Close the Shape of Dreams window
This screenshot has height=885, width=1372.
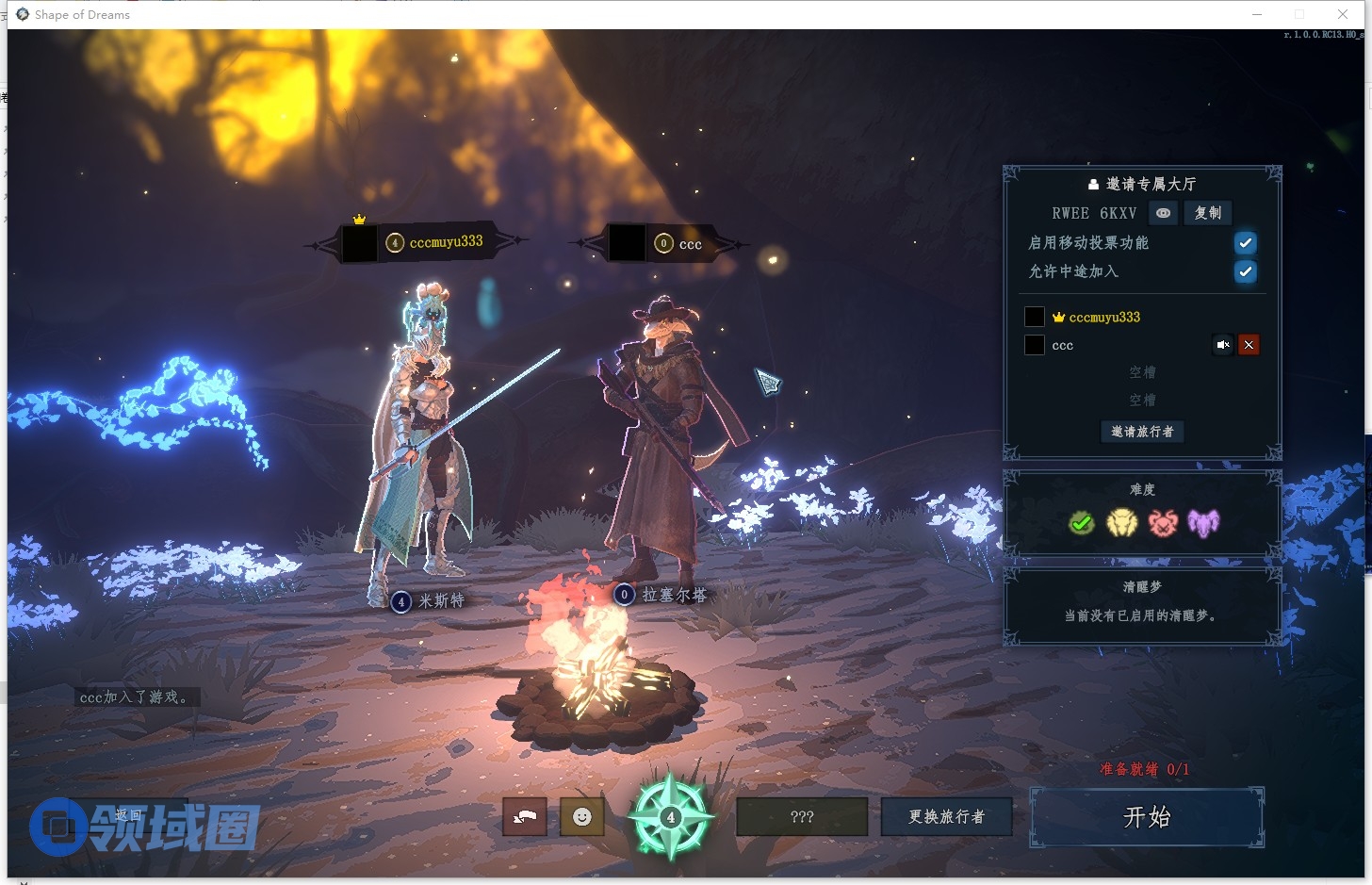pyautogui.click(x=1343, y=14)
